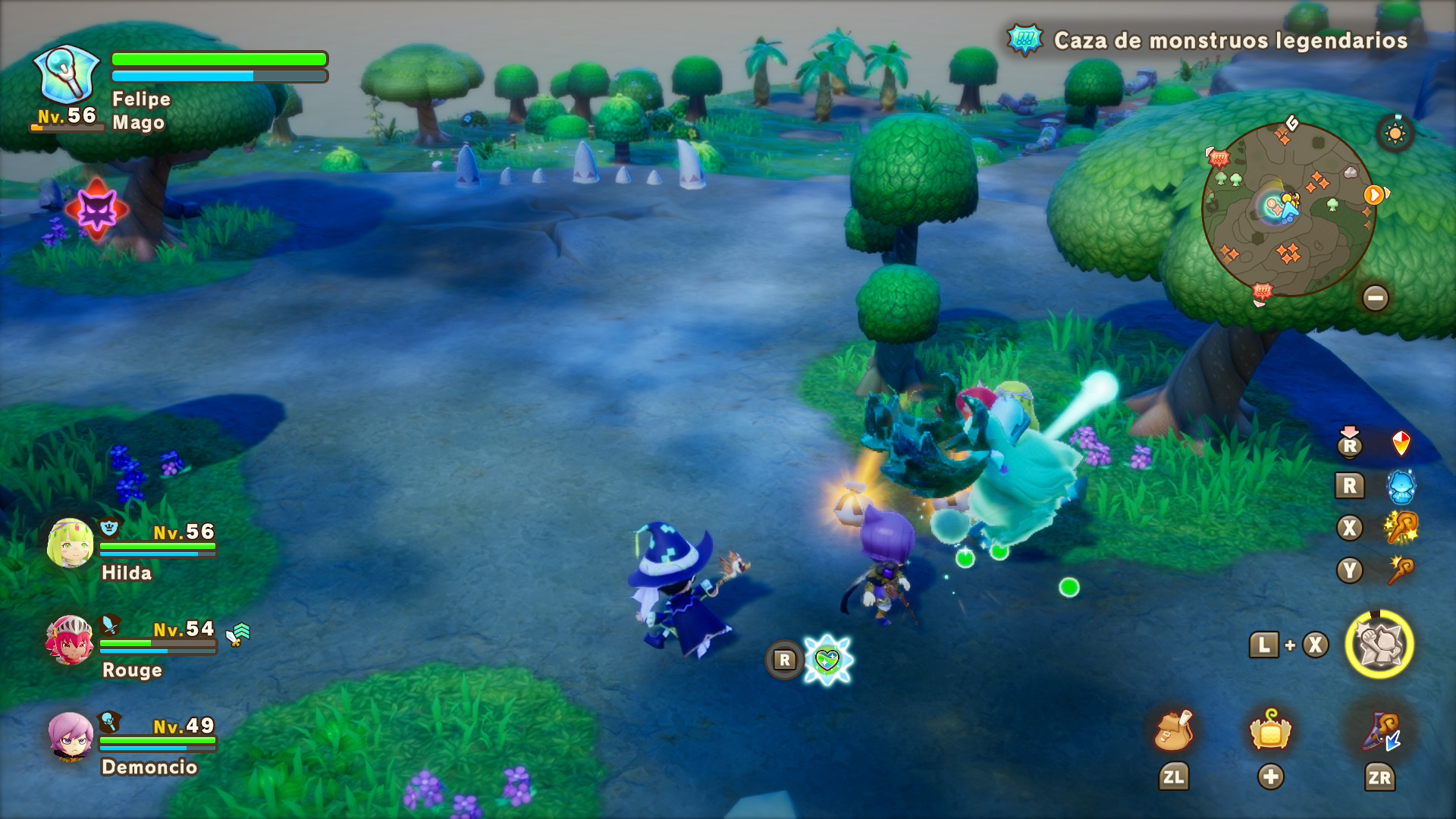
Task: Click the purple demon face enemy marker
Action: (97, 209)
